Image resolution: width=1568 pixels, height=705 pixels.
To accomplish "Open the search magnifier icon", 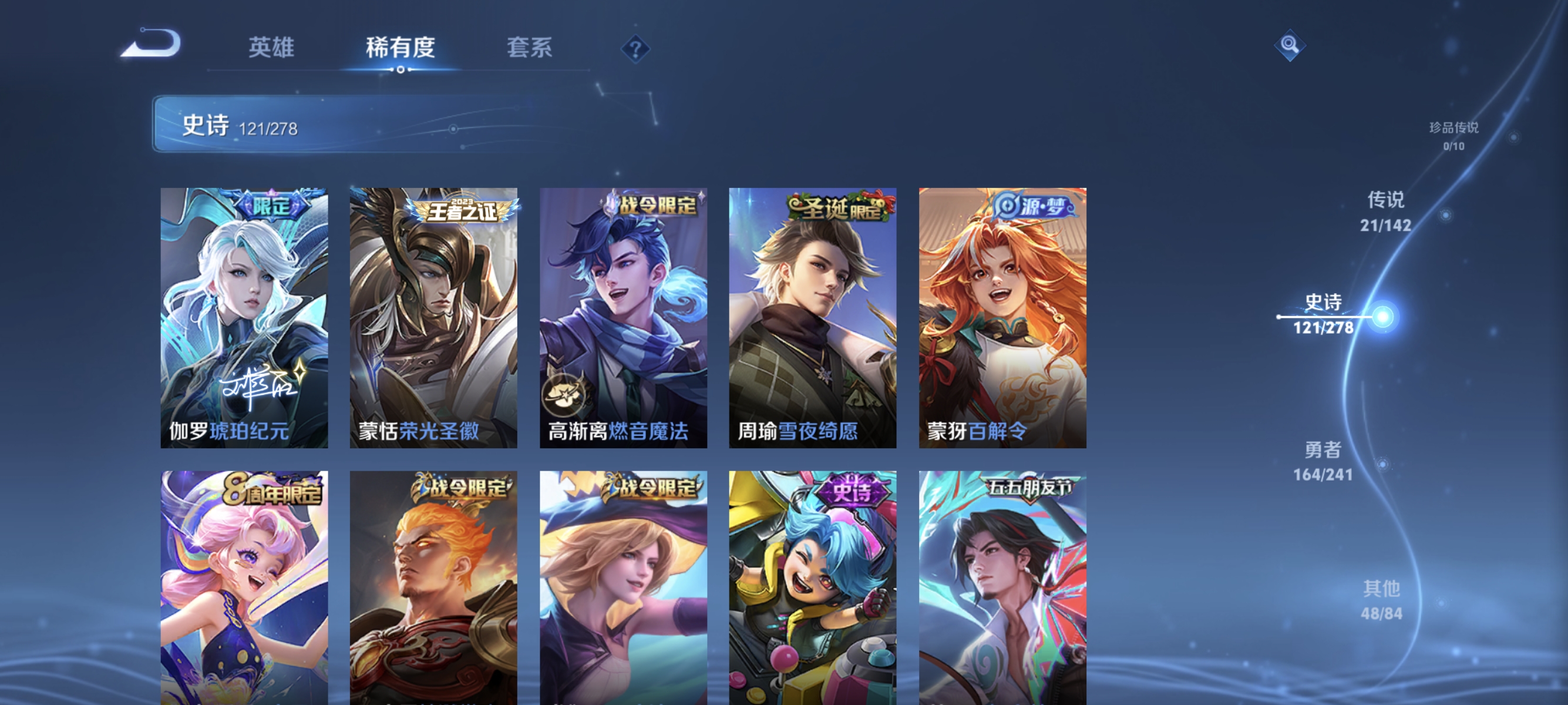I will pyautogui.click(x=1291, y=45).
